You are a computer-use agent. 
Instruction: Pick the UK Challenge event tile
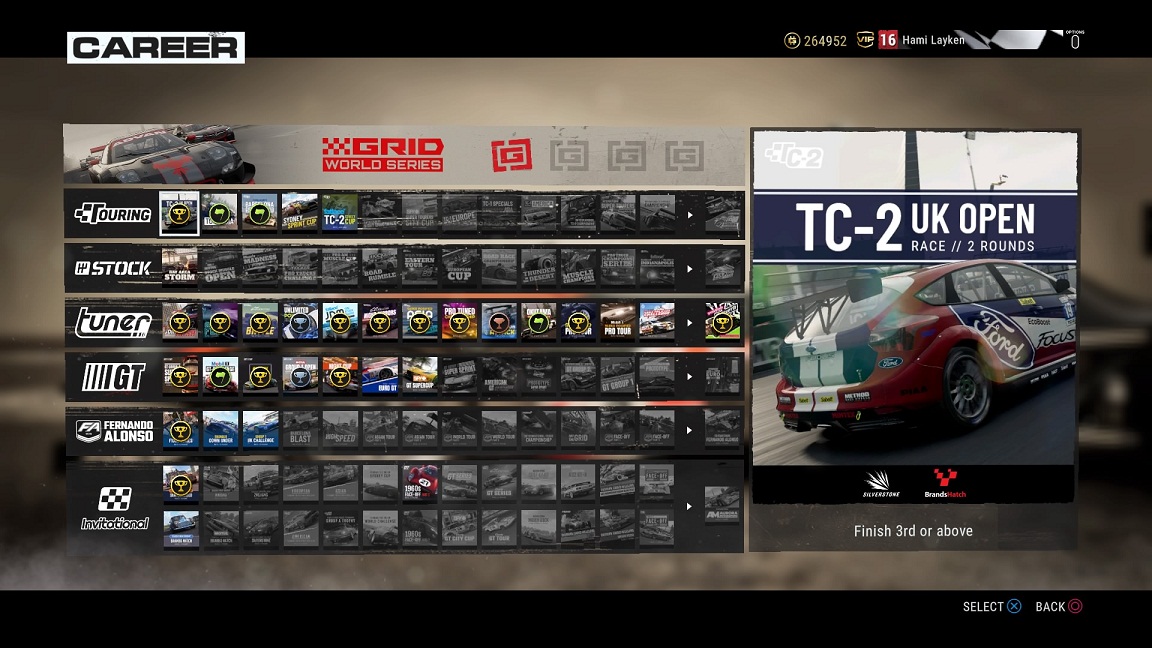coord(260,430)
